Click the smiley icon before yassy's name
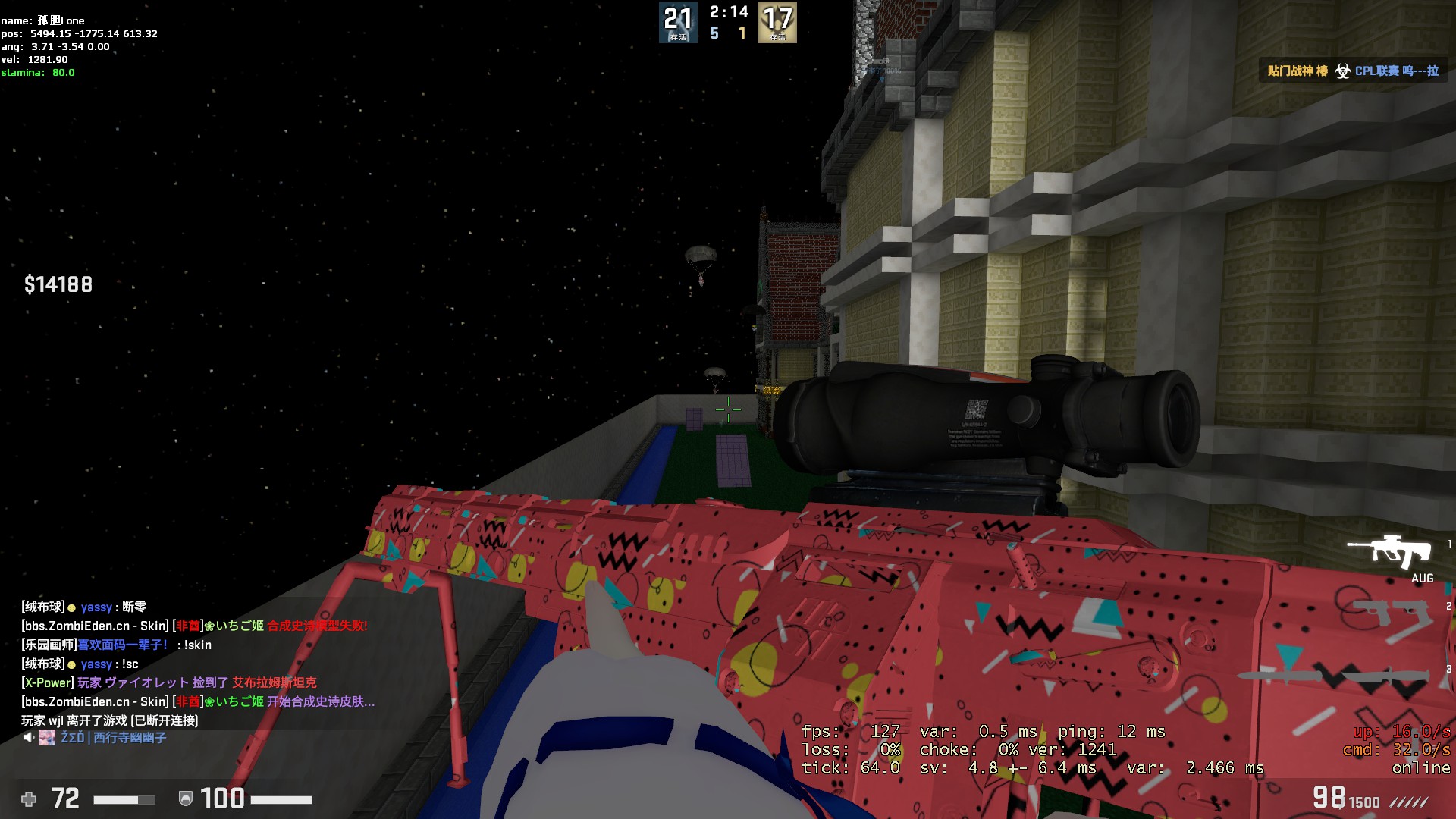 [x=71, y=607]
